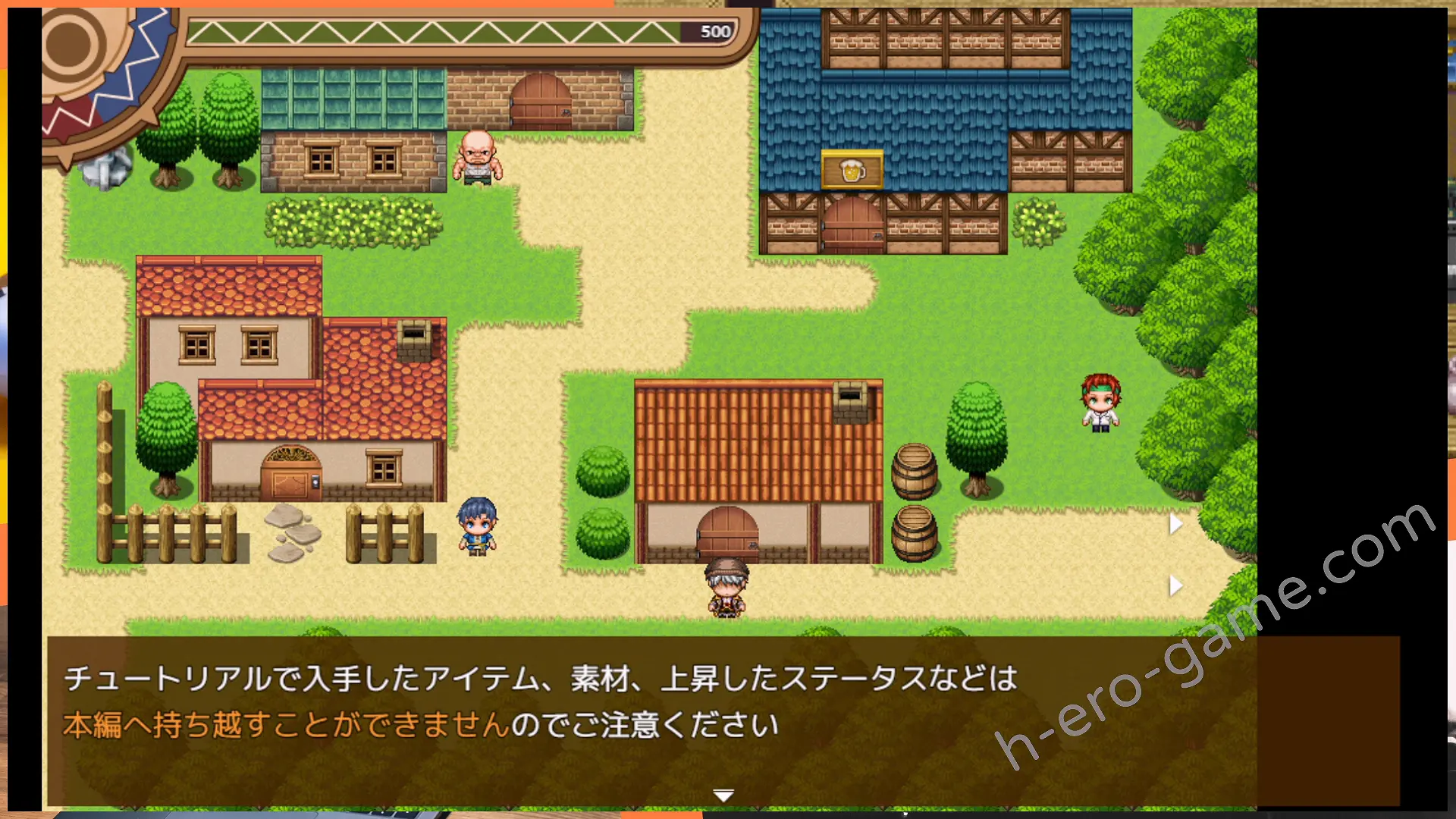This screenshot has height=819, width=1456.
Task: Advance dialogue with the white down arrow
Action: tap(723, 795)
